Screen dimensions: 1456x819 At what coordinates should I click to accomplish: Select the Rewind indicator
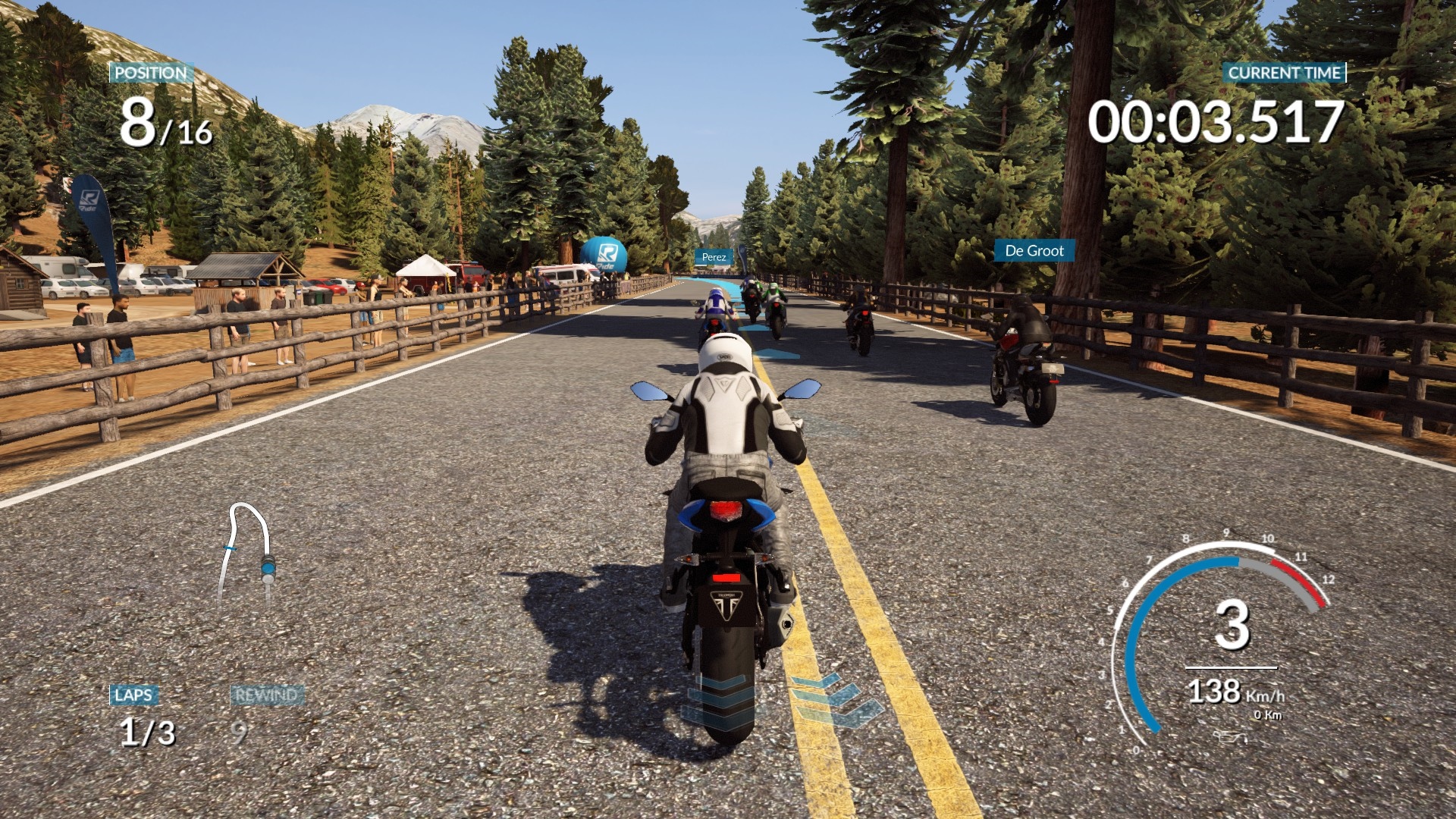coord(265,696)
